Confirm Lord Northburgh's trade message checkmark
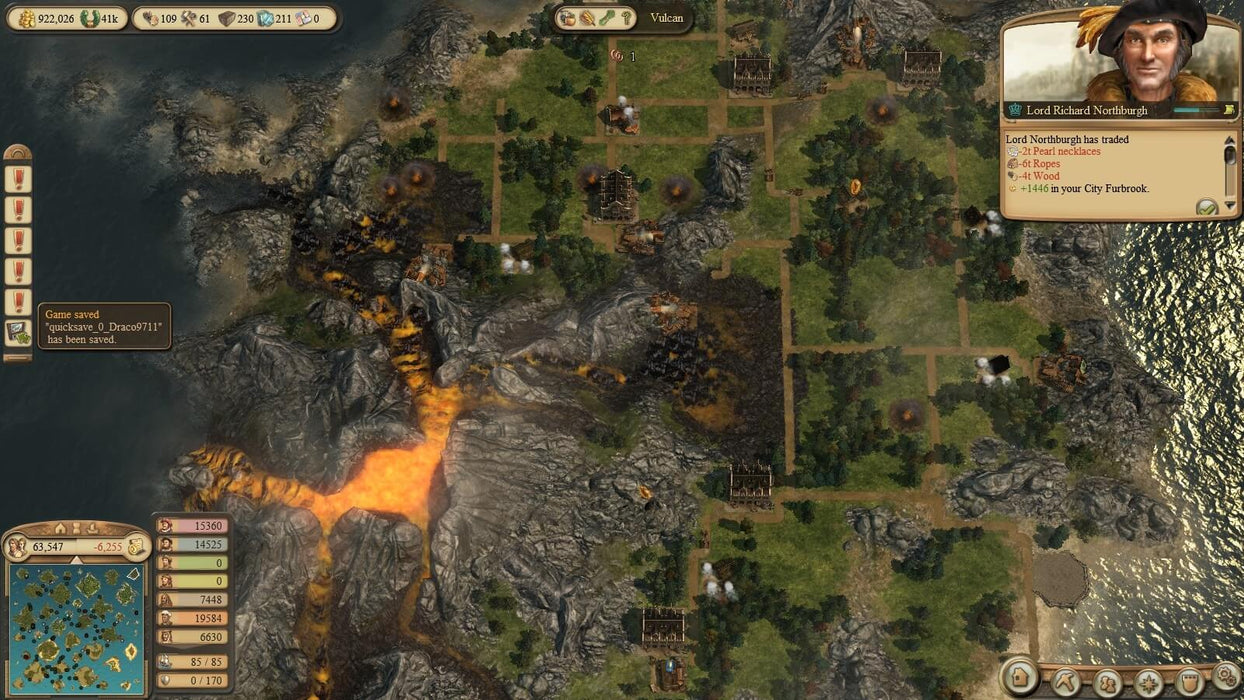The width and height of the screenshot is (1244, 700). coord(1207,207)
